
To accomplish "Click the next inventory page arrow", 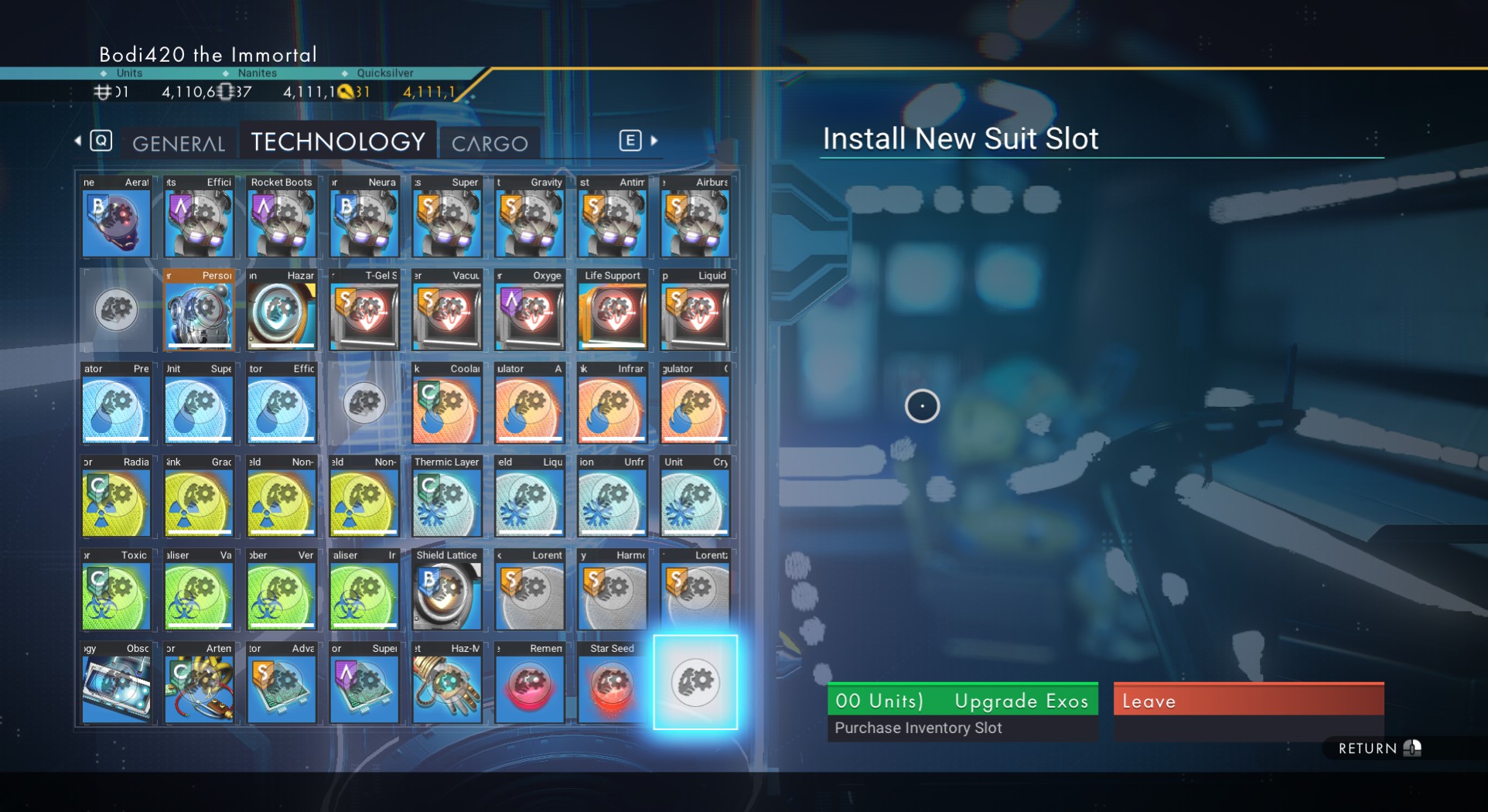I will [x=654, y=141].
